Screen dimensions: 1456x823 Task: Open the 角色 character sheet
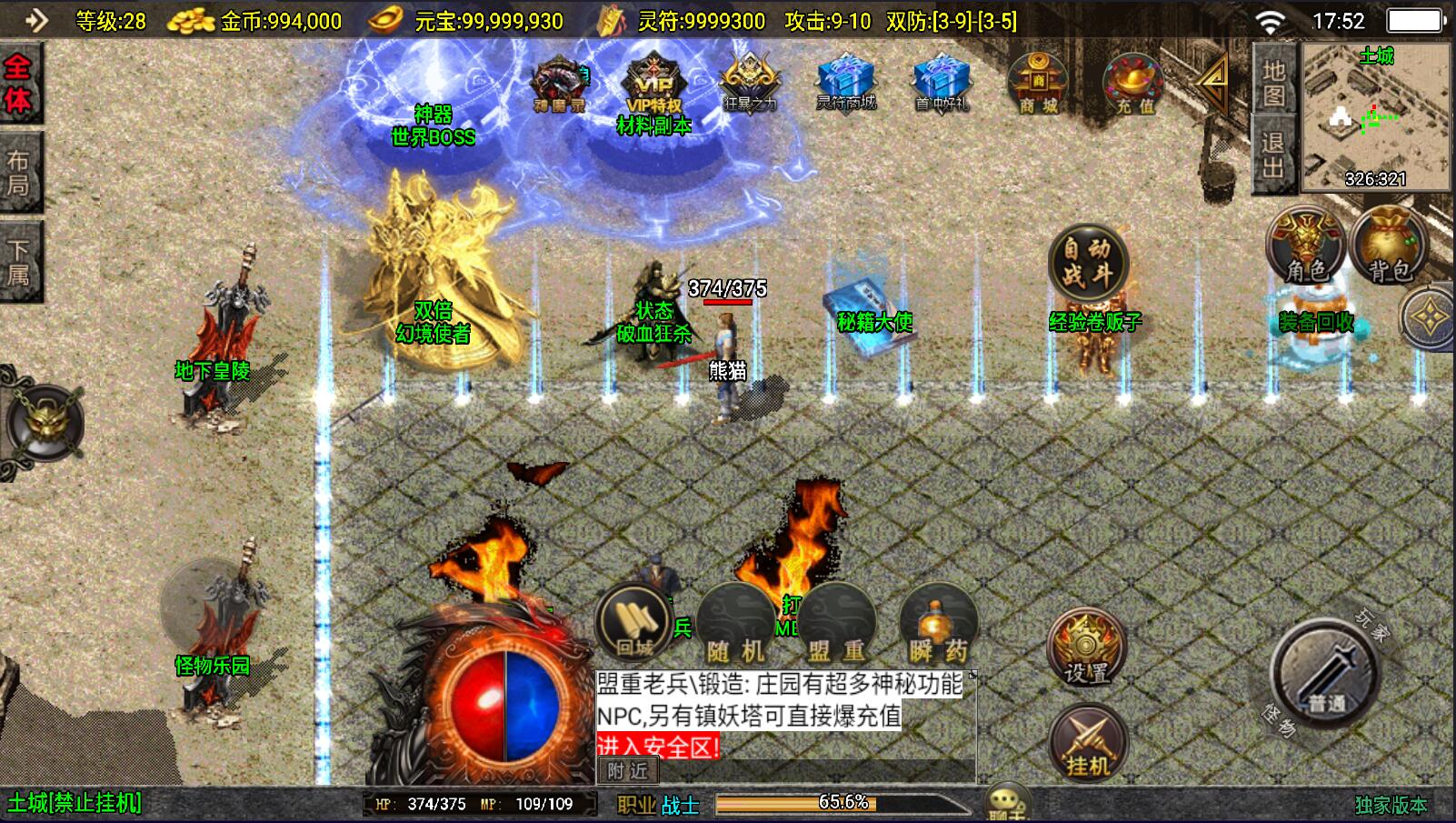[1306, 246]
